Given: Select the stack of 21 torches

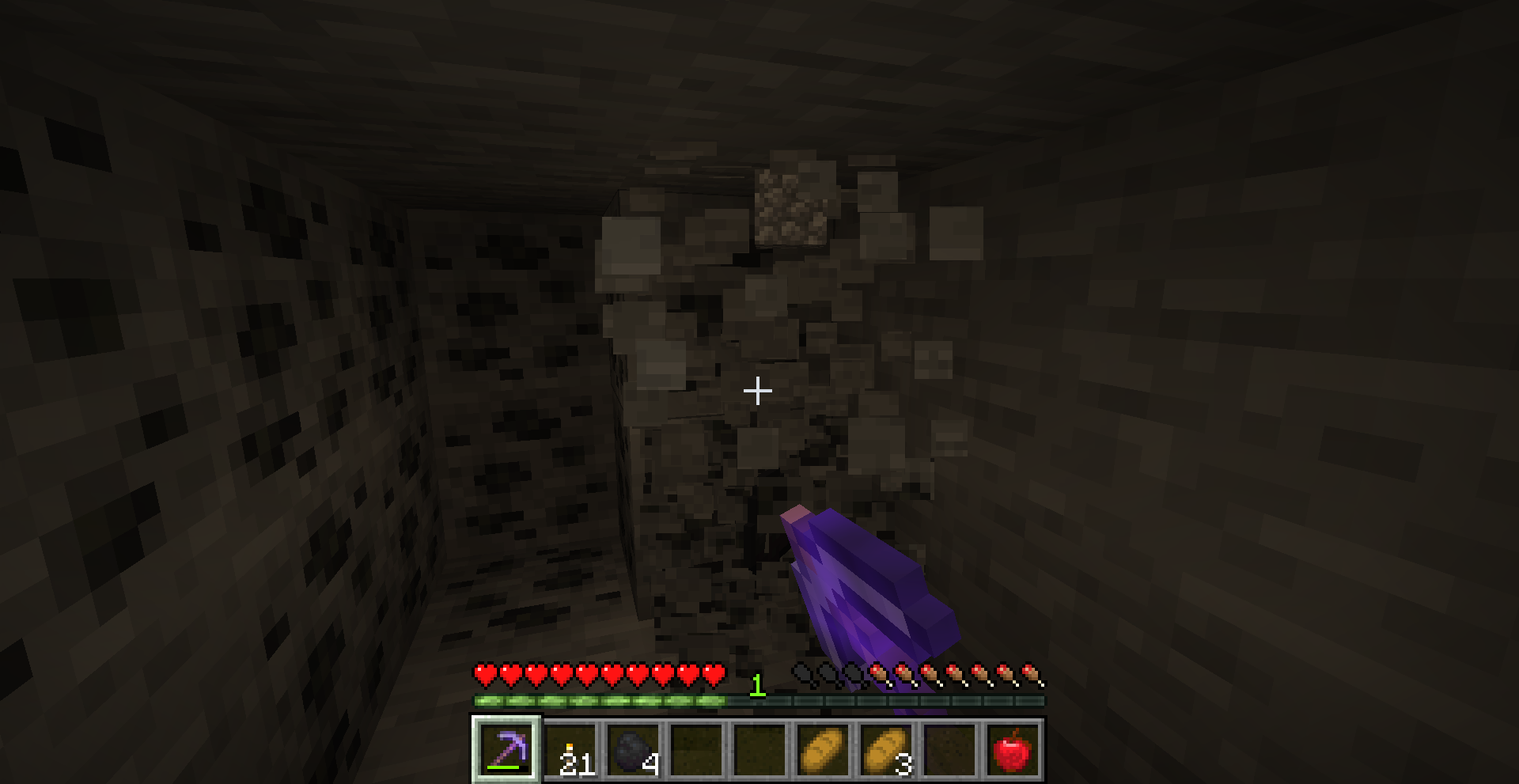Looking at the screenshot, I should (571, 748).
